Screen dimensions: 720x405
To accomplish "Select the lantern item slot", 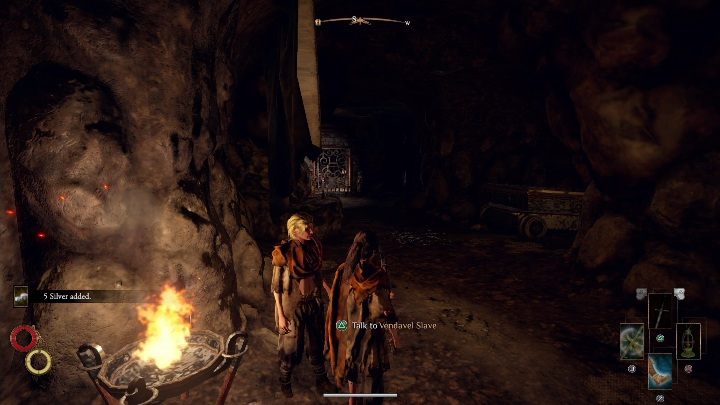I will 688,340.
